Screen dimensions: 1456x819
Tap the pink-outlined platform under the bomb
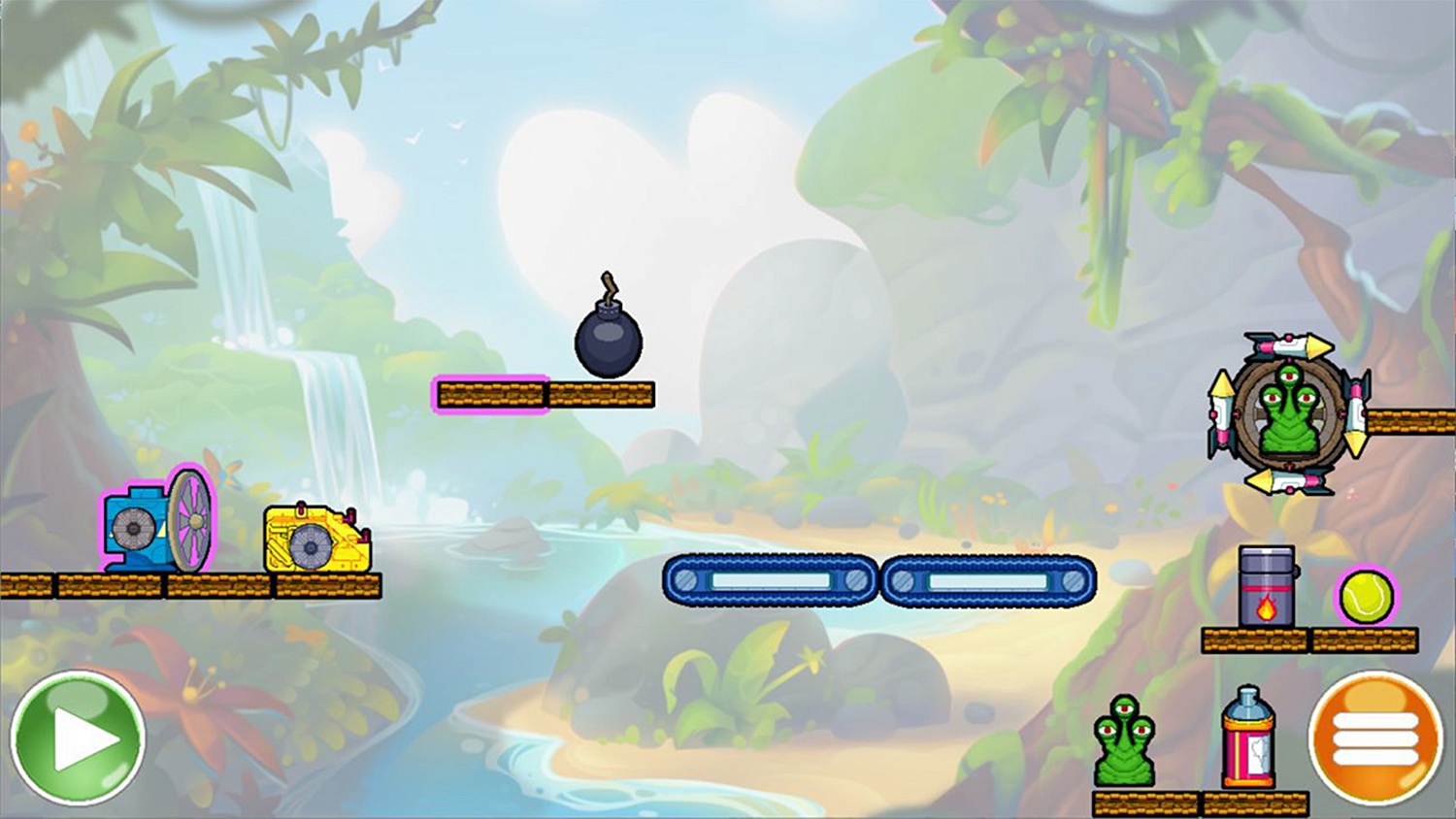[490, 393]
